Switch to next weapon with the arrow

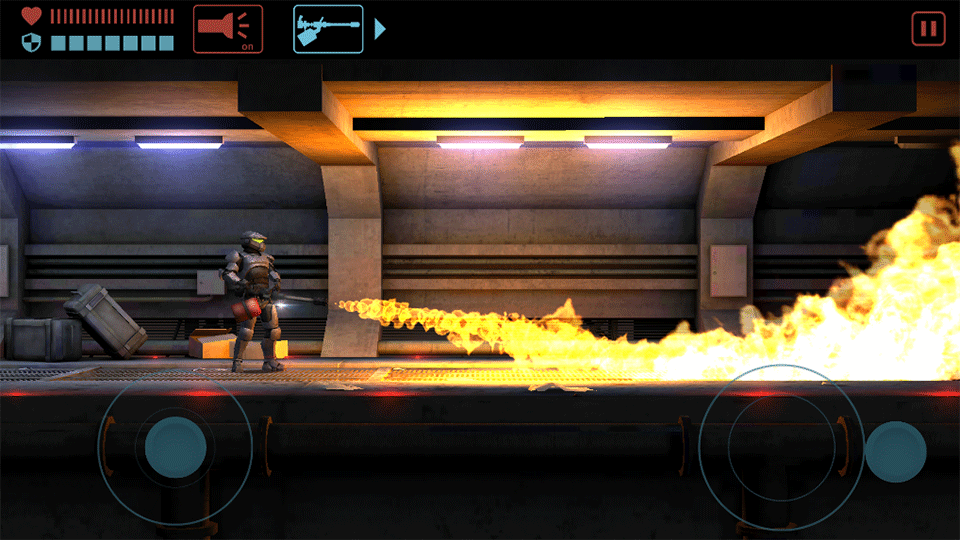coord(380,28)
